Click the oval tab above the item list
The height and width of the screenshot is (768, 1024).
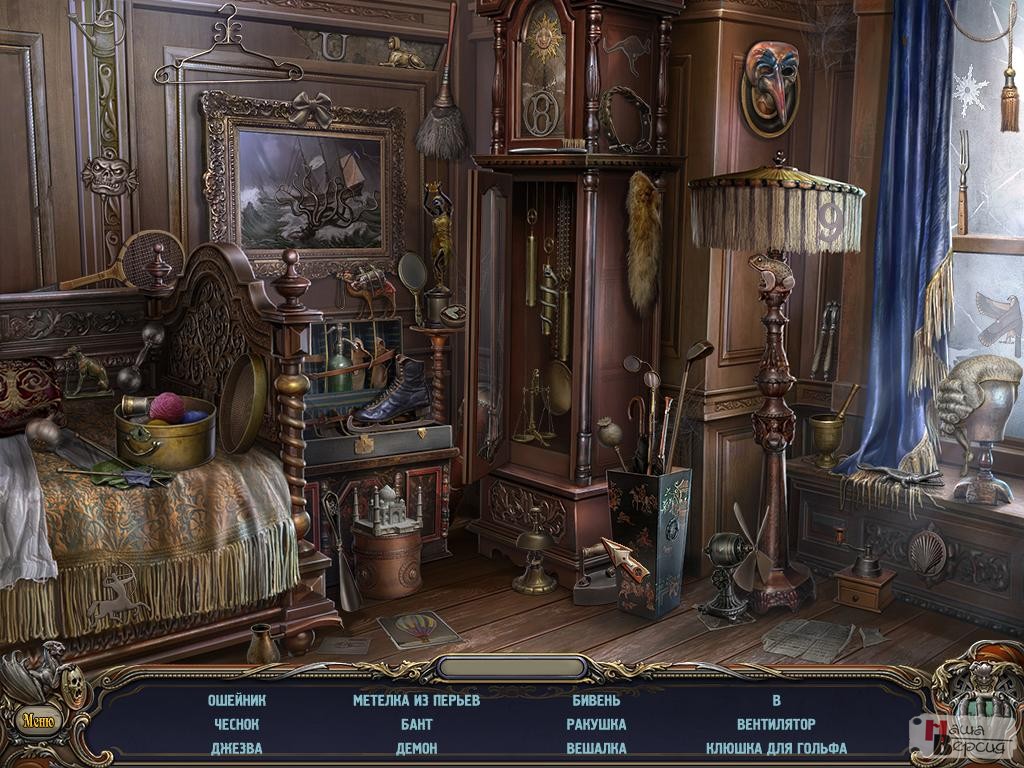[x=512, y=667]
